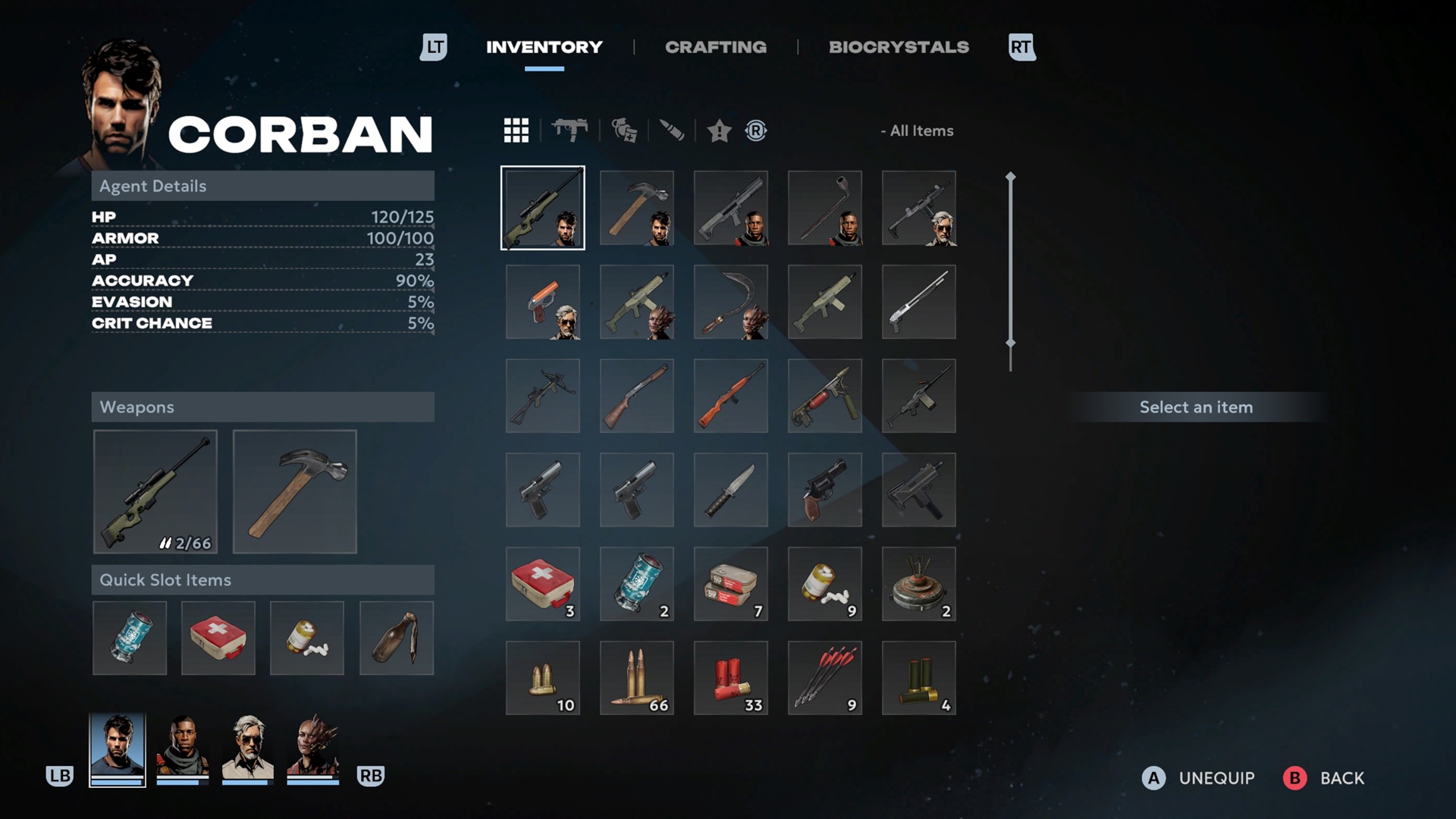Choose the crossbow in the inventory grid
1456x819 pixels.
coord(543,396)
